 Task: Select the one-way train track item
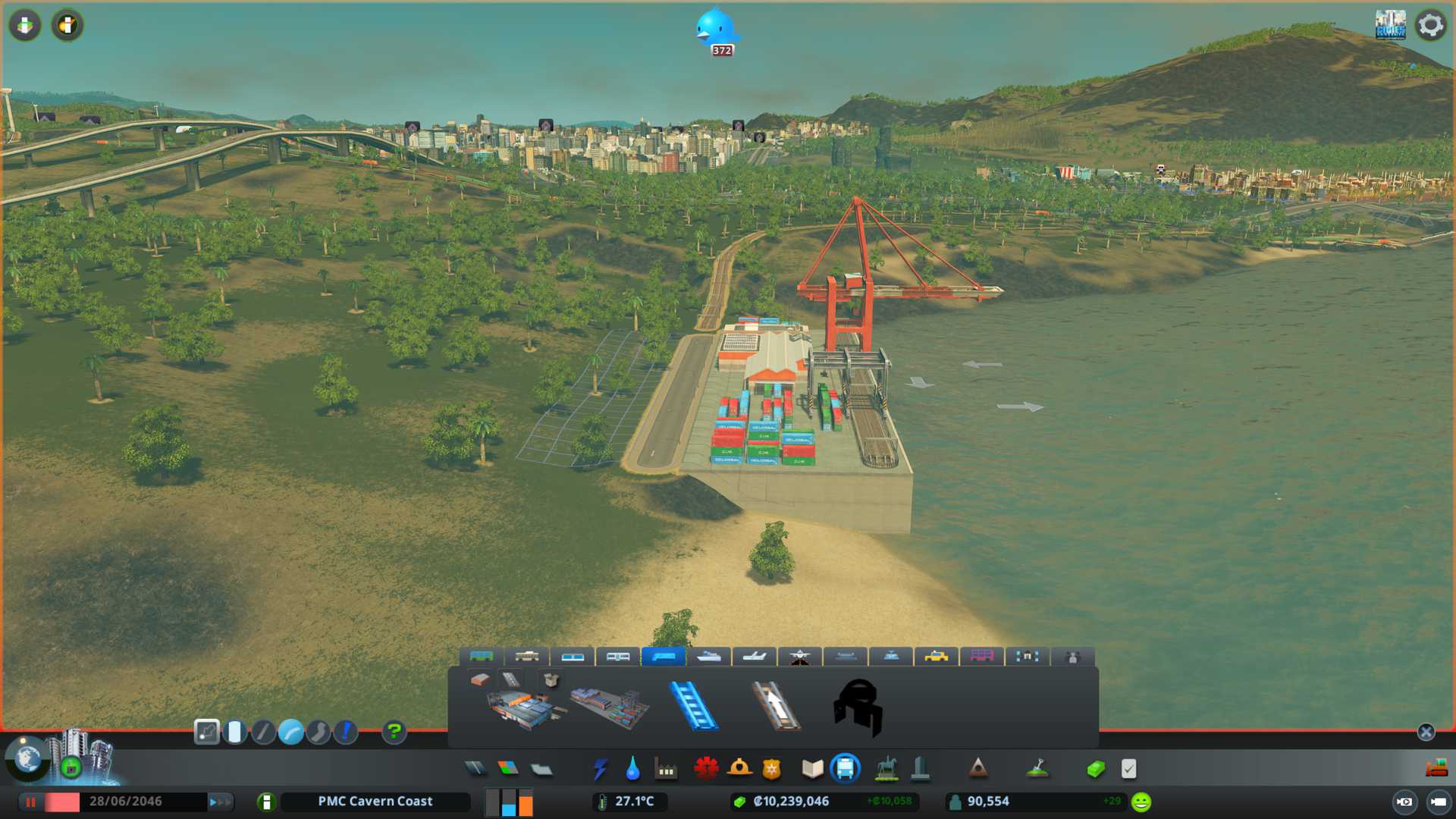(775, 707)
